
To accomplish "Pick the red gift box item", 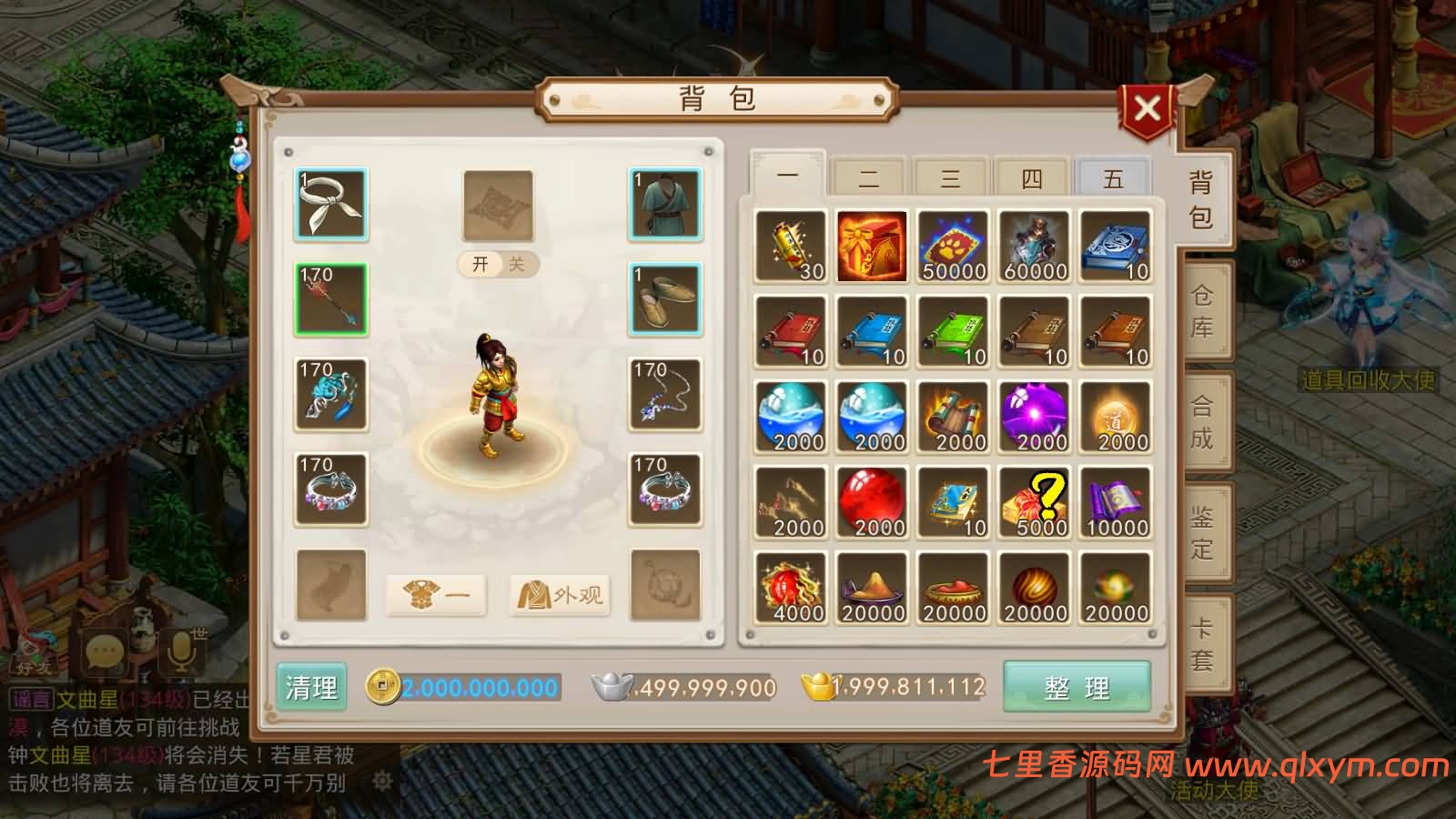I will pos(872,247).
